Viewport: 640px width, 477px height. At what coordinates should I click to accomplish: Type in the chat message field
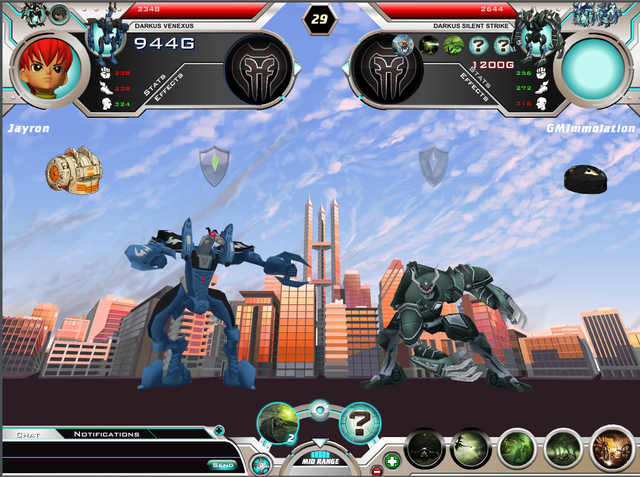[x=105, y=464]
